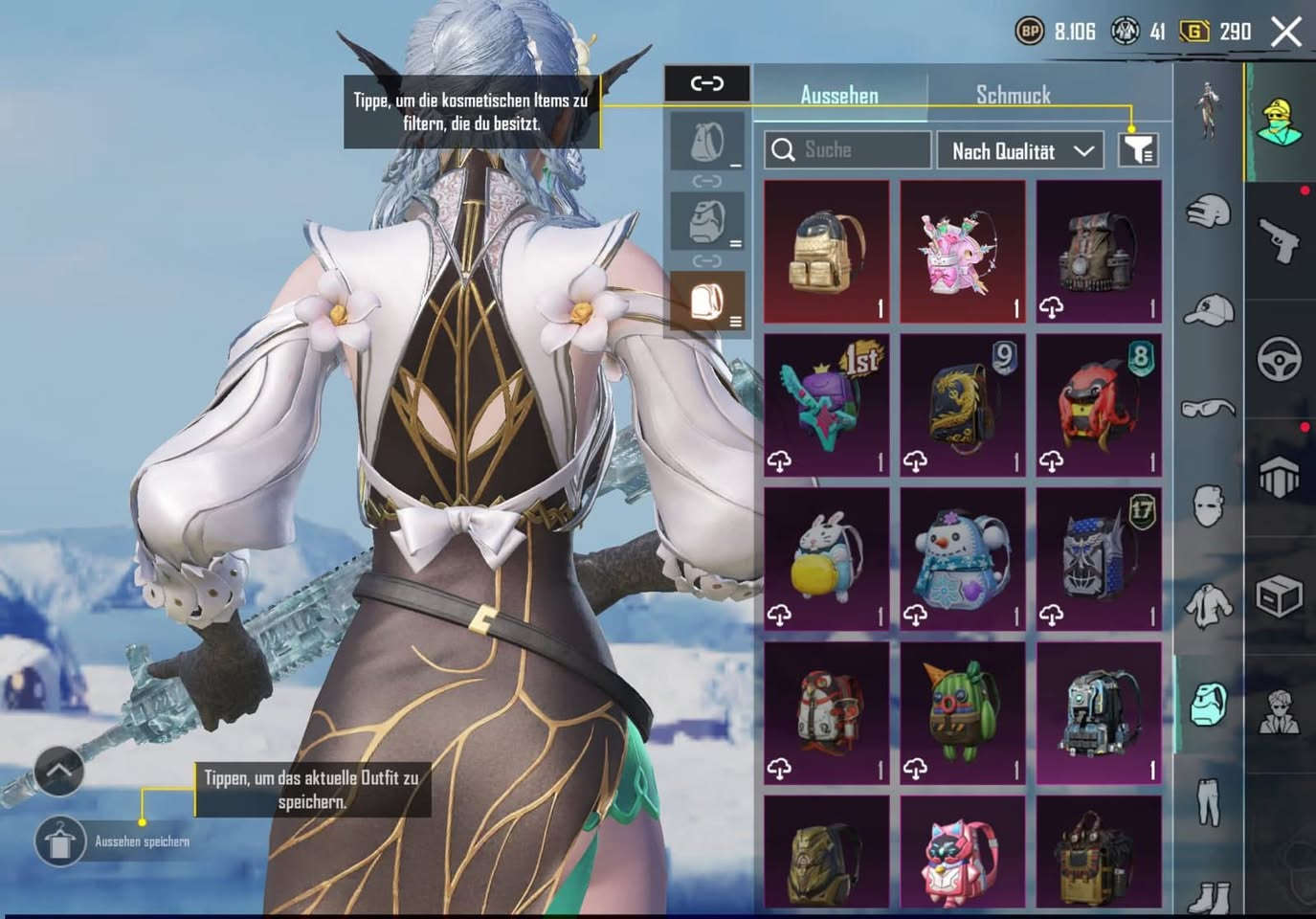This screenshot has width=1316, height=919.
Task: Choose the cactus backpack skin
Action: point(963,714)
